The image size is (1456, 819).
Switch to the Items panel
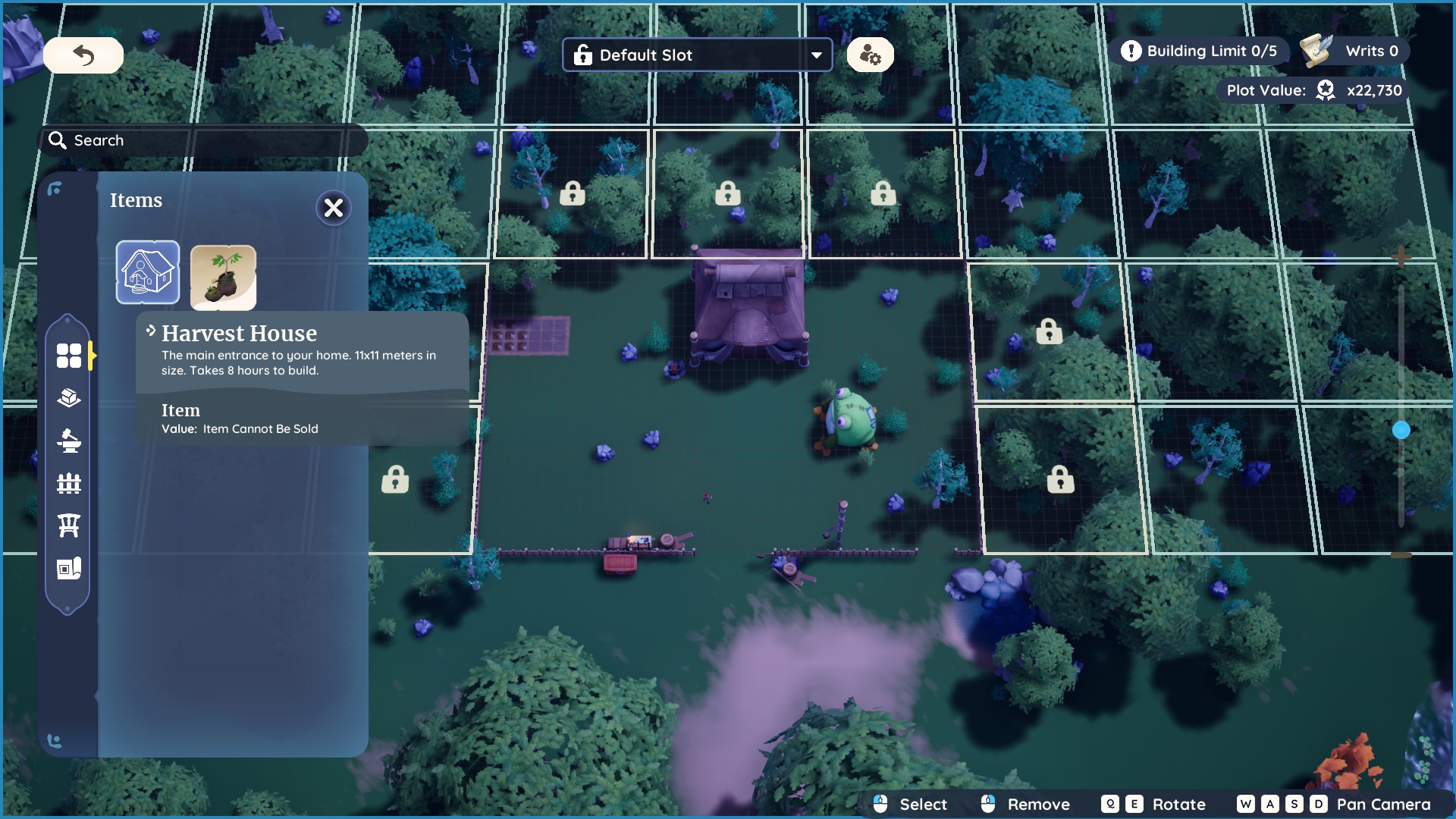[136, 200]
